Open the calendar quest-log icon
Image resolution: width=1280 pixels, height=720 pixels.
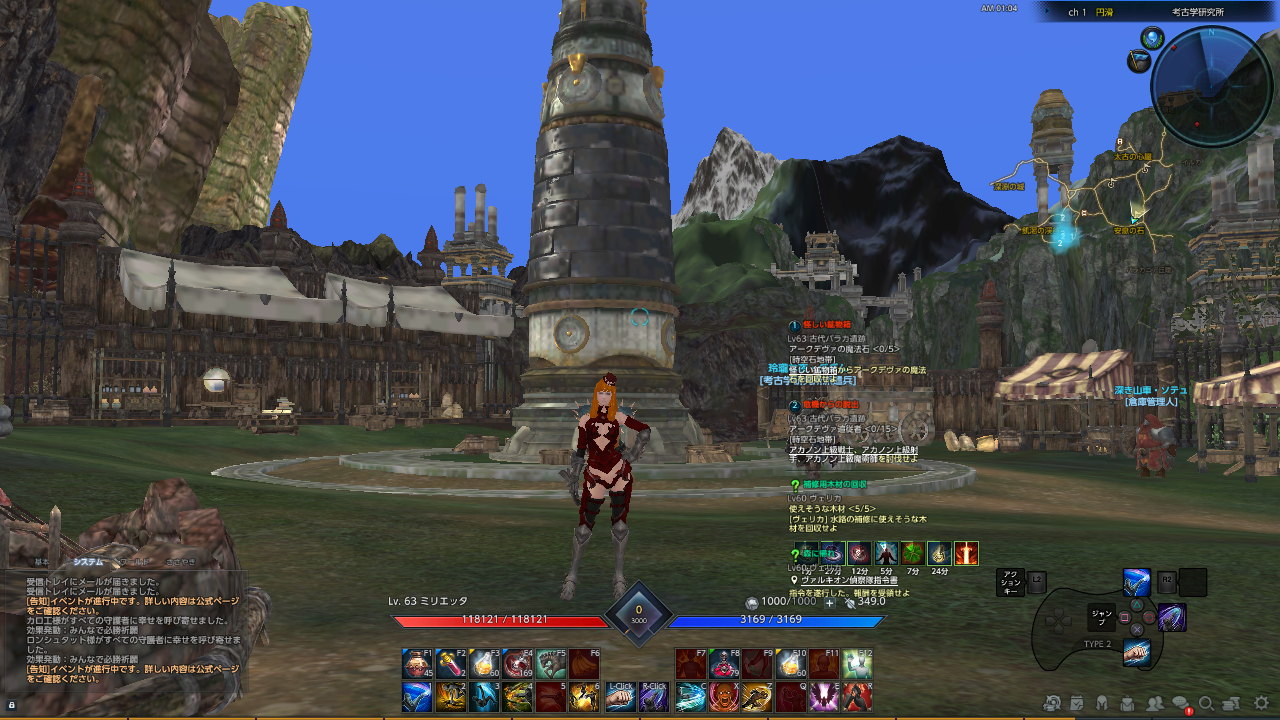(x=1076, y=705)
